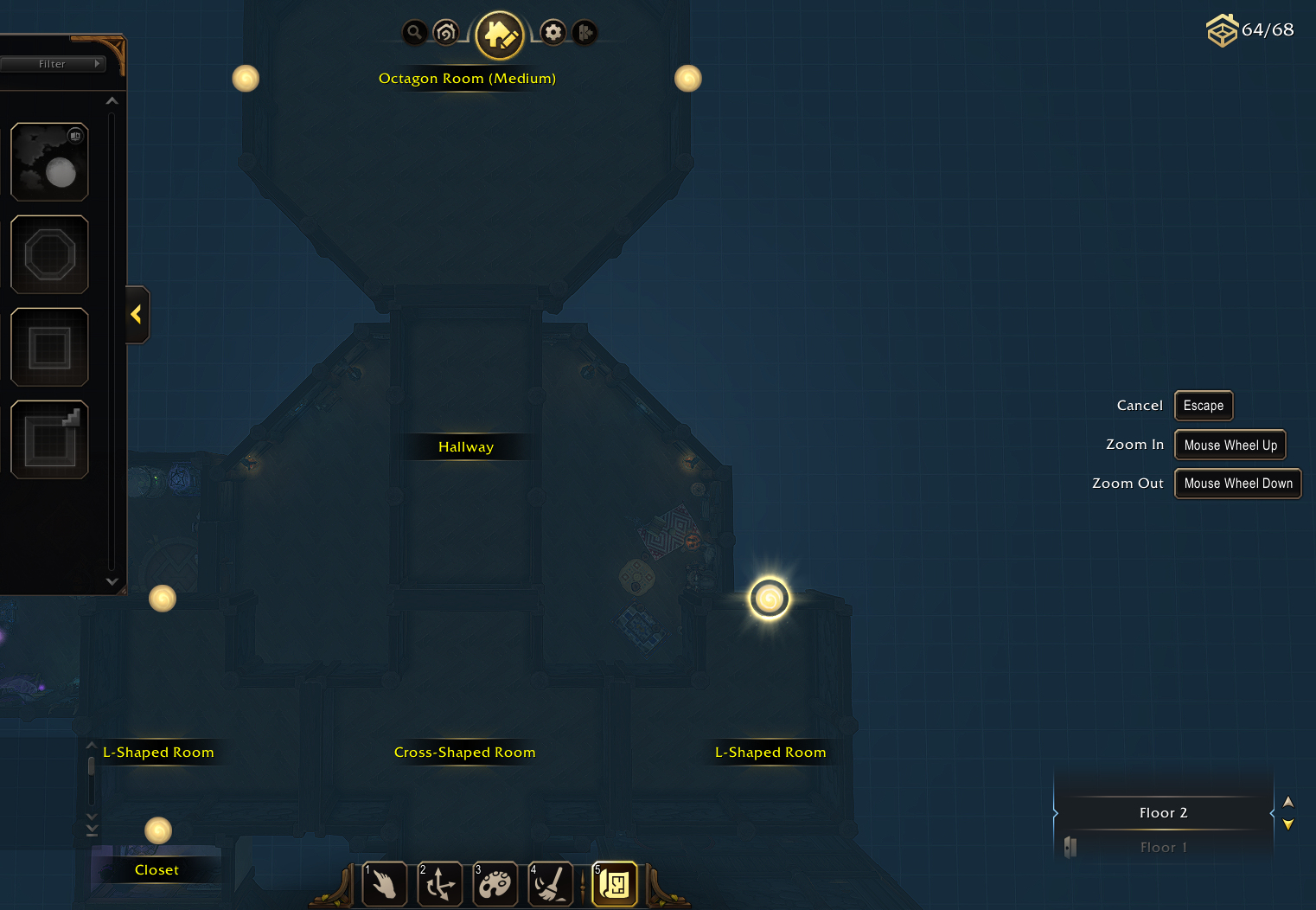Pick the plain square room tile
1316x910 pixels.
pos(49,347)
